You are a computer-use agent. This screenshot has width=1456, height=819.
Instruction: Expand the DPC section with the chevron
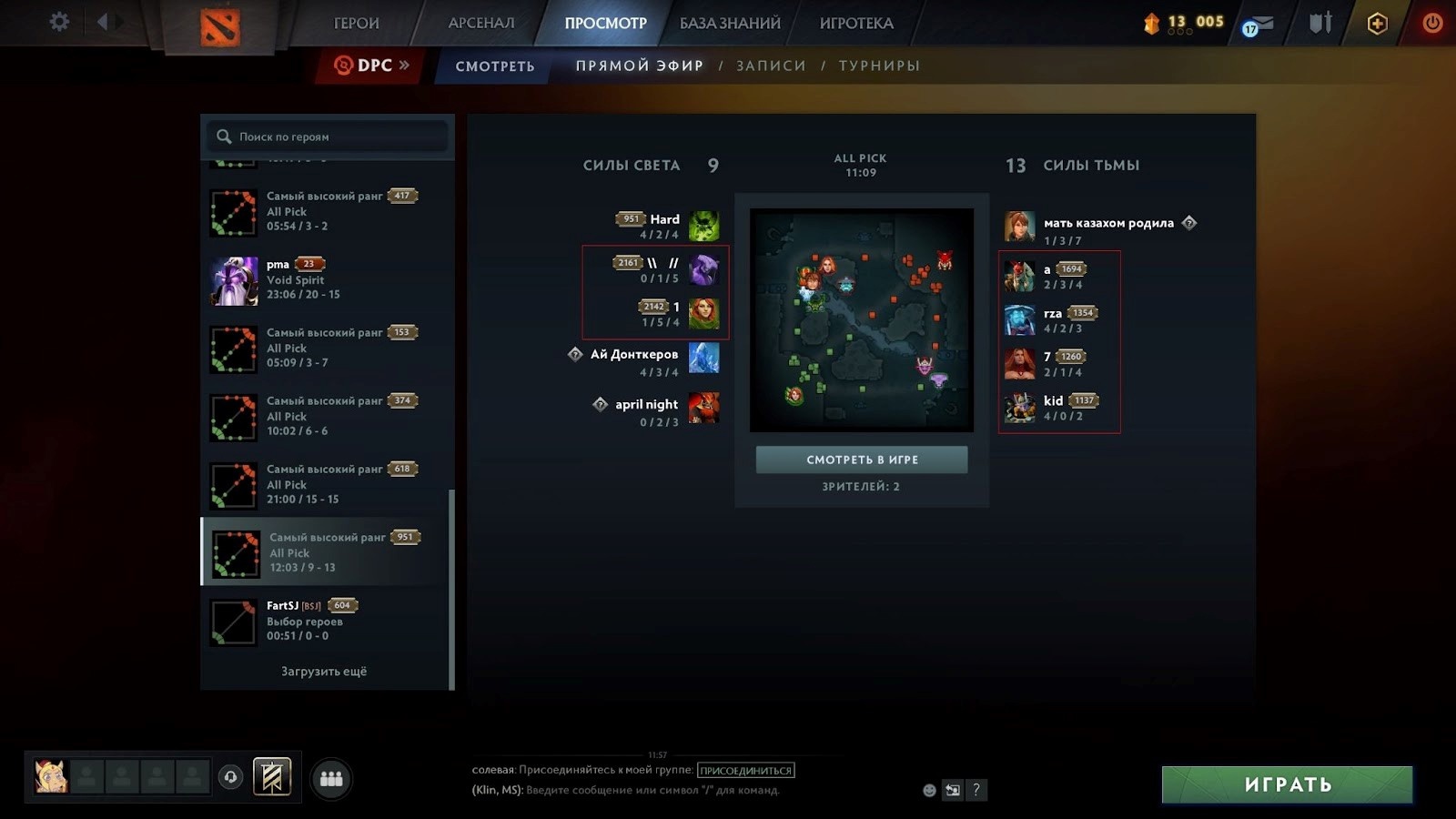point(403,65)
